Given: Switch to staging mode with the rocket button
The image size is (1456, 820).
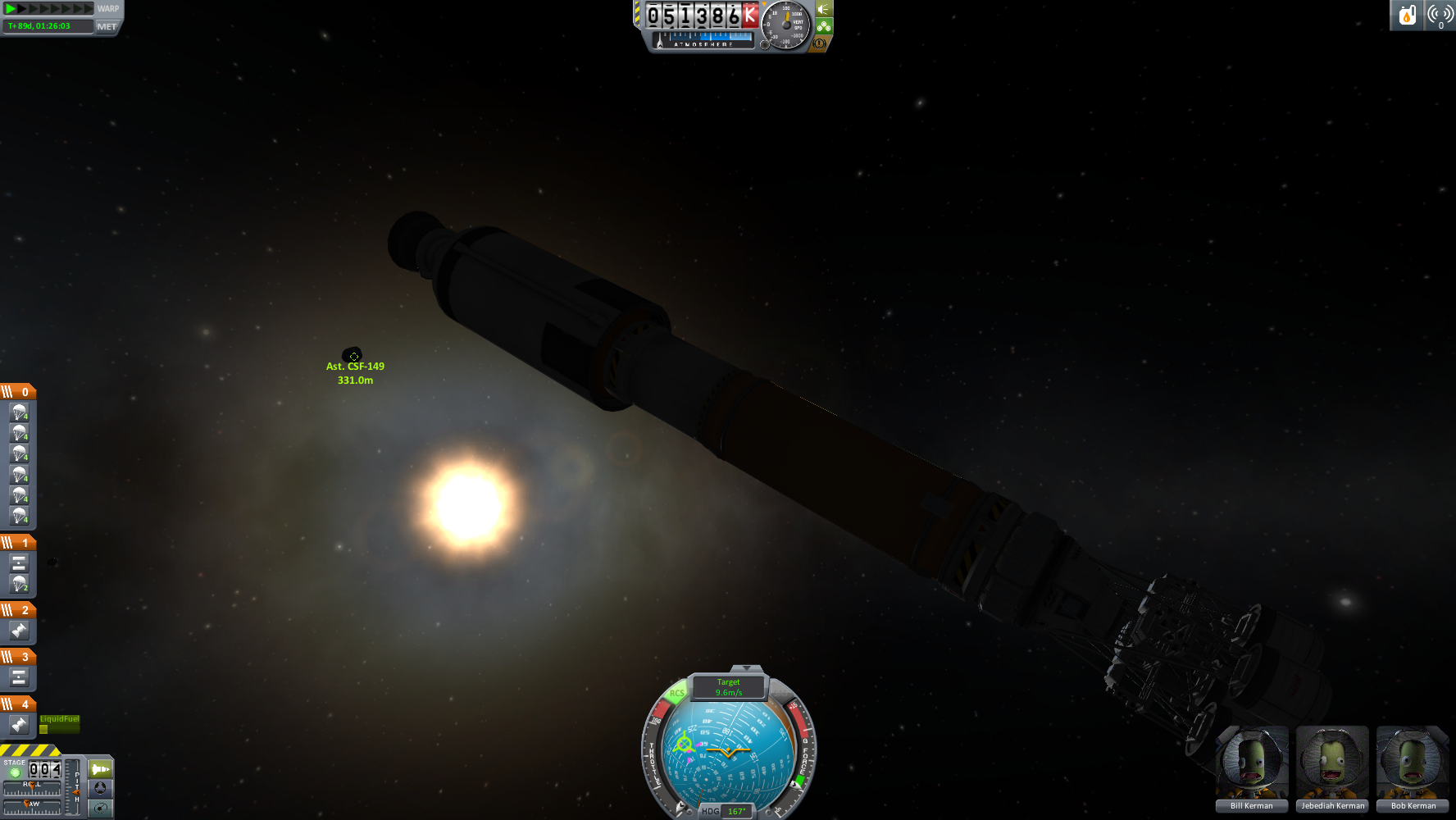Looking at the screenshot, I should [101, 769].
